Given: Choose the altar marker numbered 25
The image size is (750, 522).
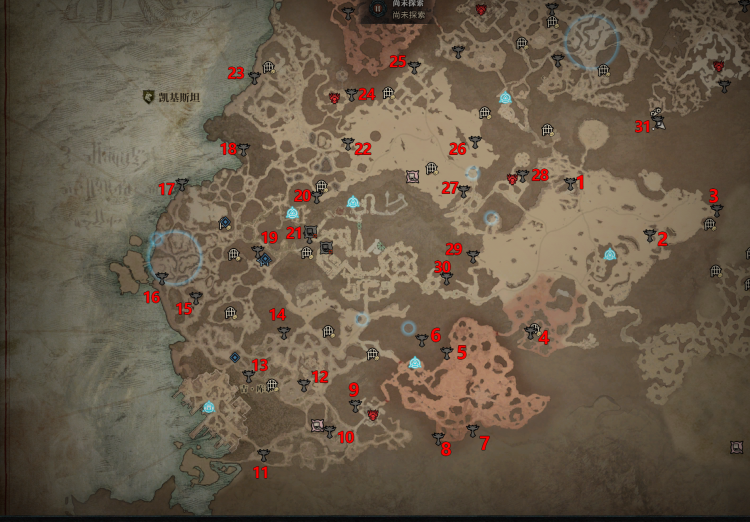Looking at the screenshot, I should [414, 66].
